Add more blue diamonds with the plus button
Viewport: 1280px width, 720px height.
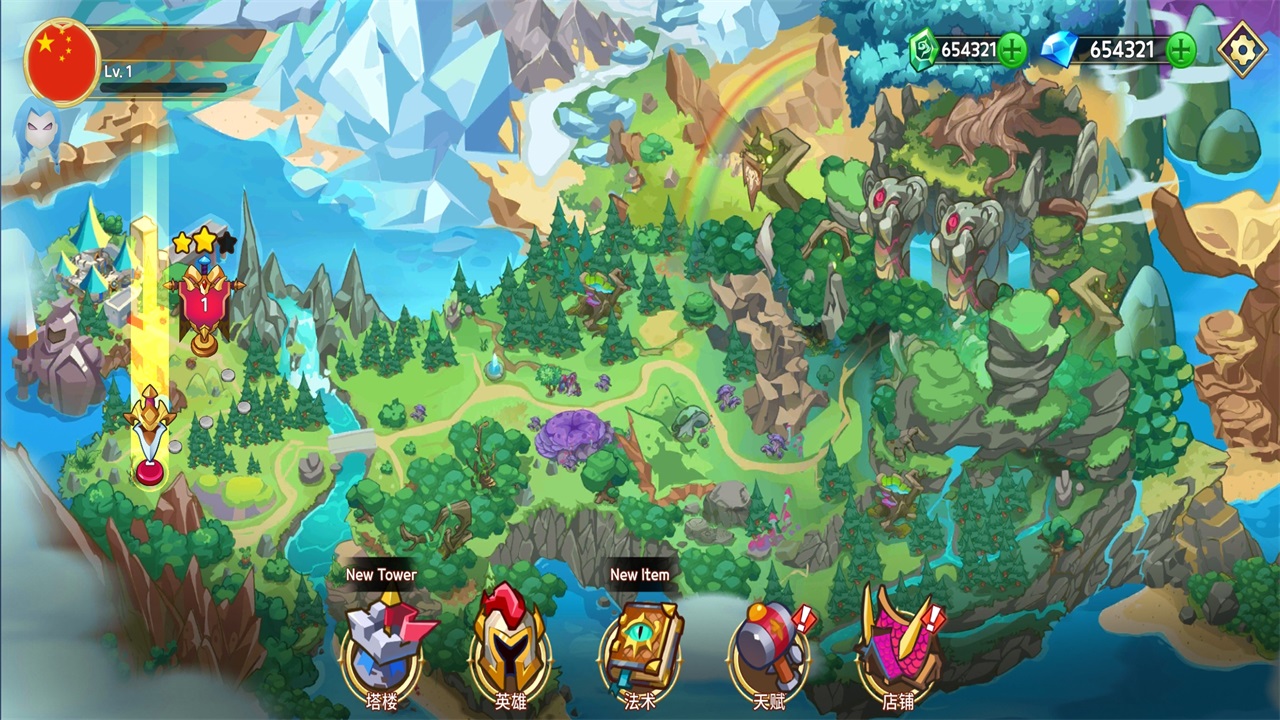click(x=1181, y=49)
